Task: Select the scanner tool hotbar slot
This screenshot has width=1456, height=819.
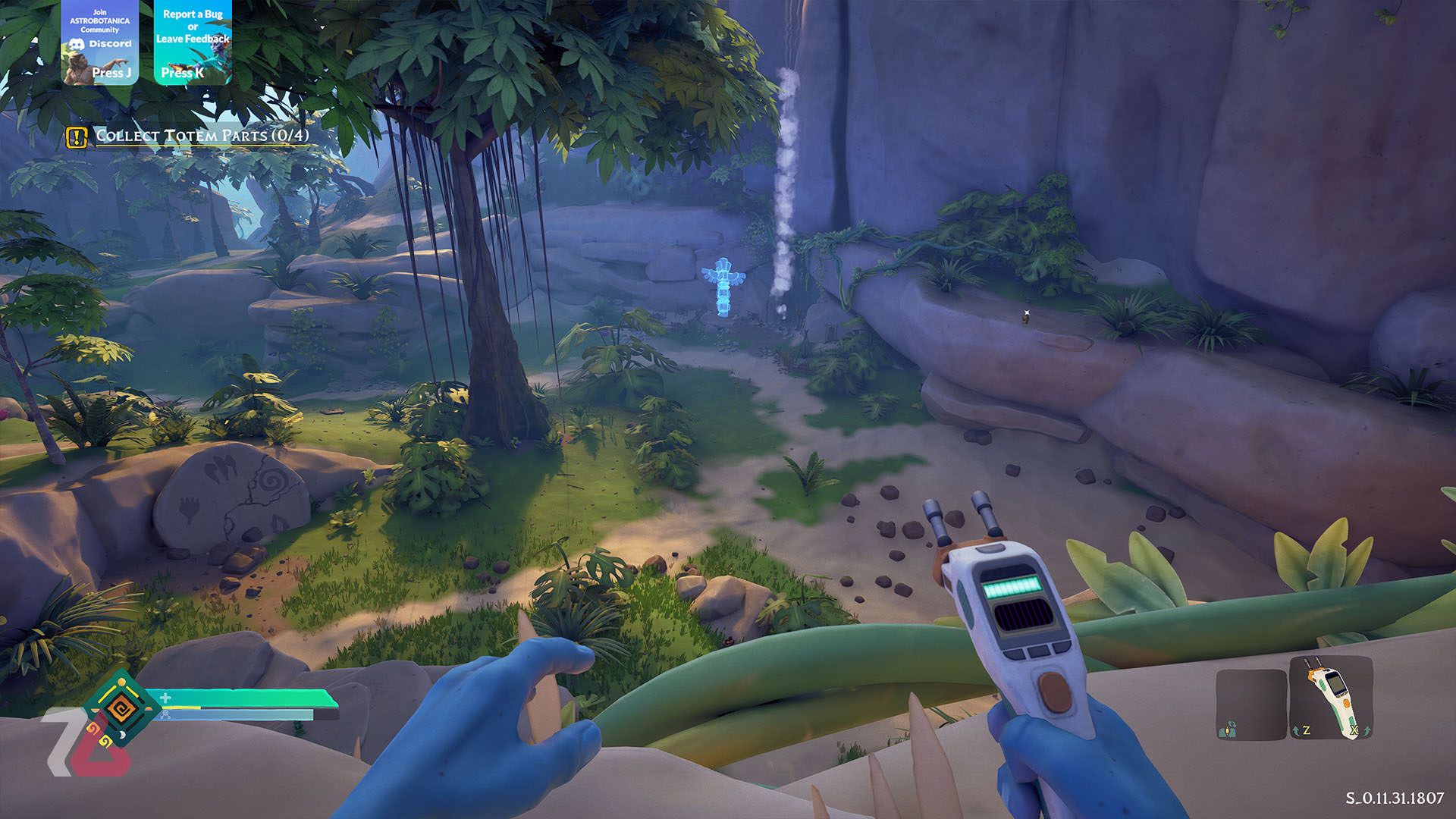Action: point(1331,698)
